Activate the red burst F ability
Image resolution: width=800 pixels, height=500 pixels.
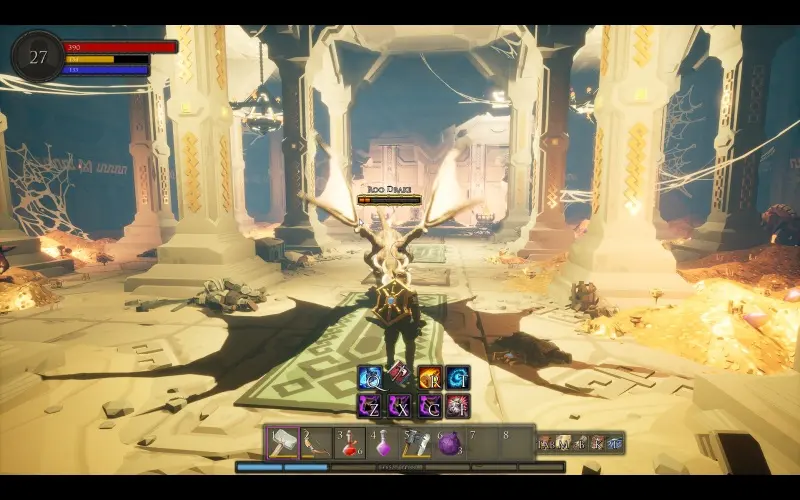click(458, 405)
